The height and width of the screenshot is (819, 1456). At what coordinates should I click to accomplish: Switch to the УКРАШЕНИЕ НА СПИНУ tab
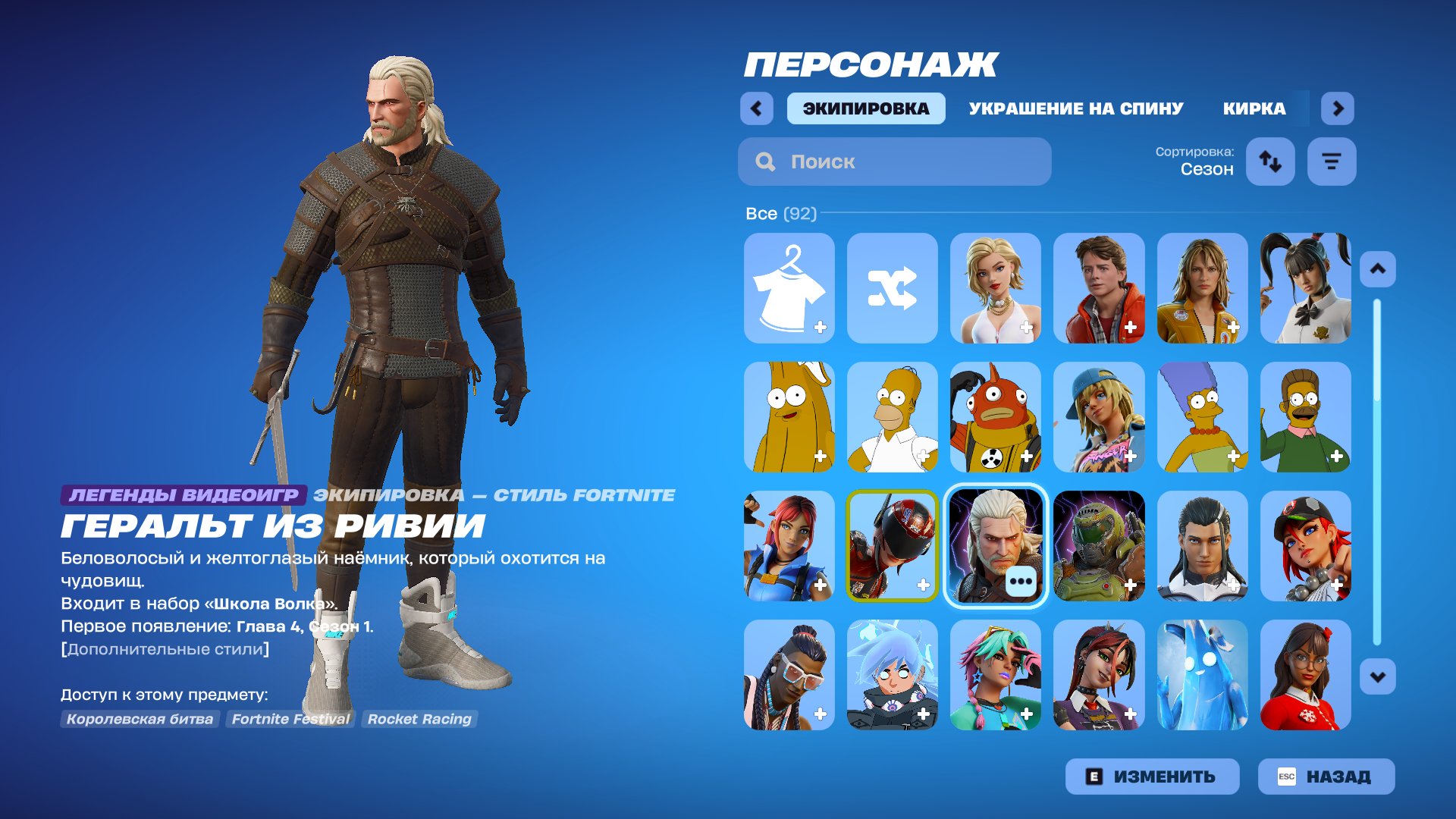pyautogui.click(x=1075, y=108)
